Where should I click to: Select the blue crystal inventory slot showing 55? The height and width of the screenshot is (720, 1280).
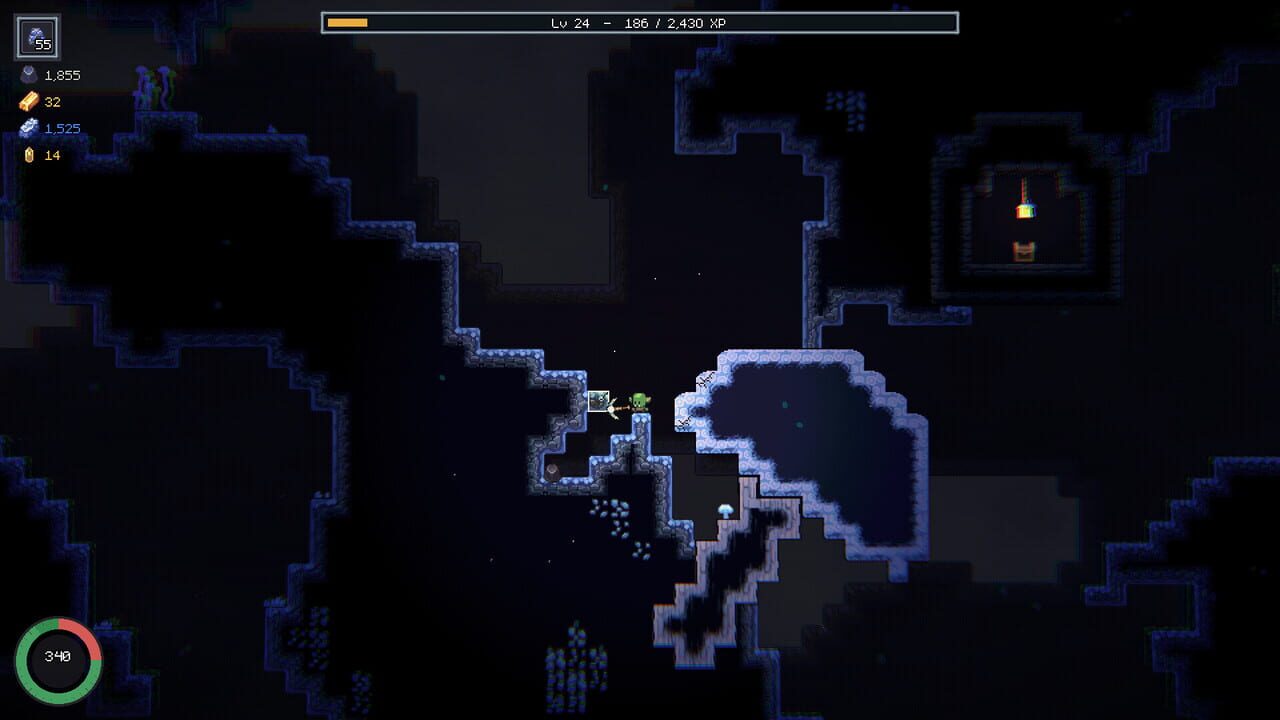click(x=35, y=38)
